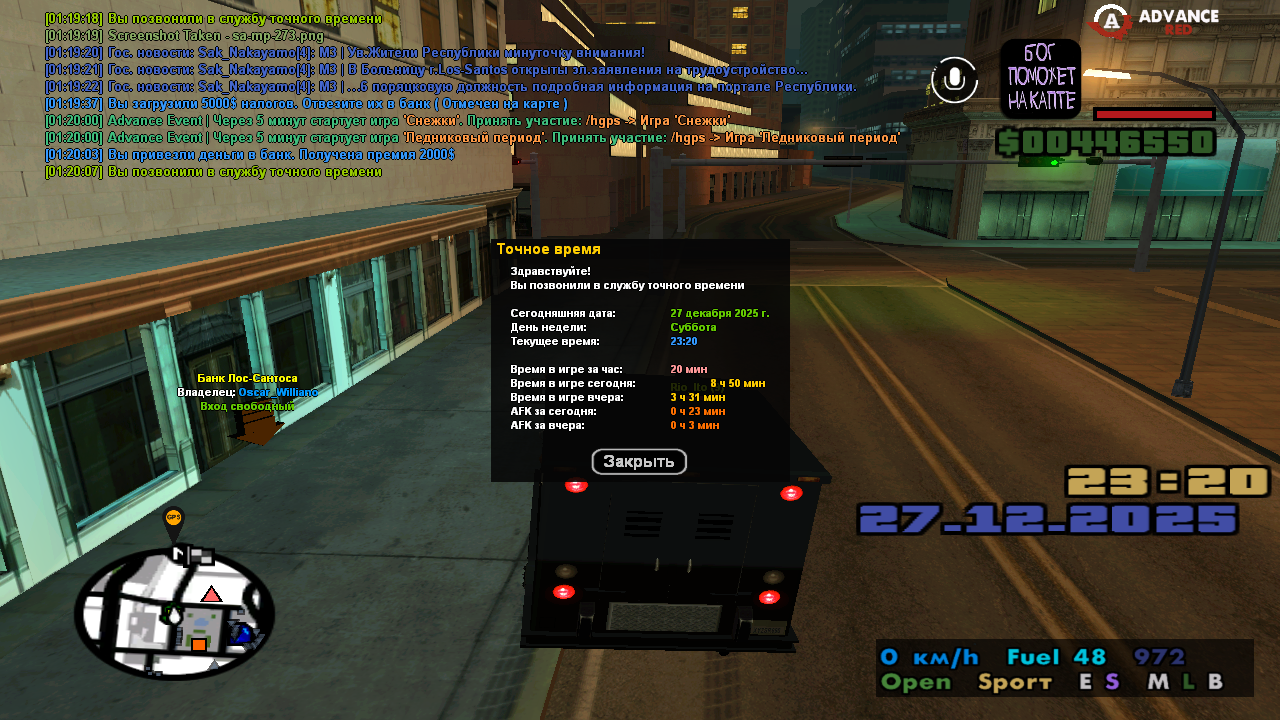
Task: Toggle the microphone voice chat icon
Action: click(x=954, y=80)
